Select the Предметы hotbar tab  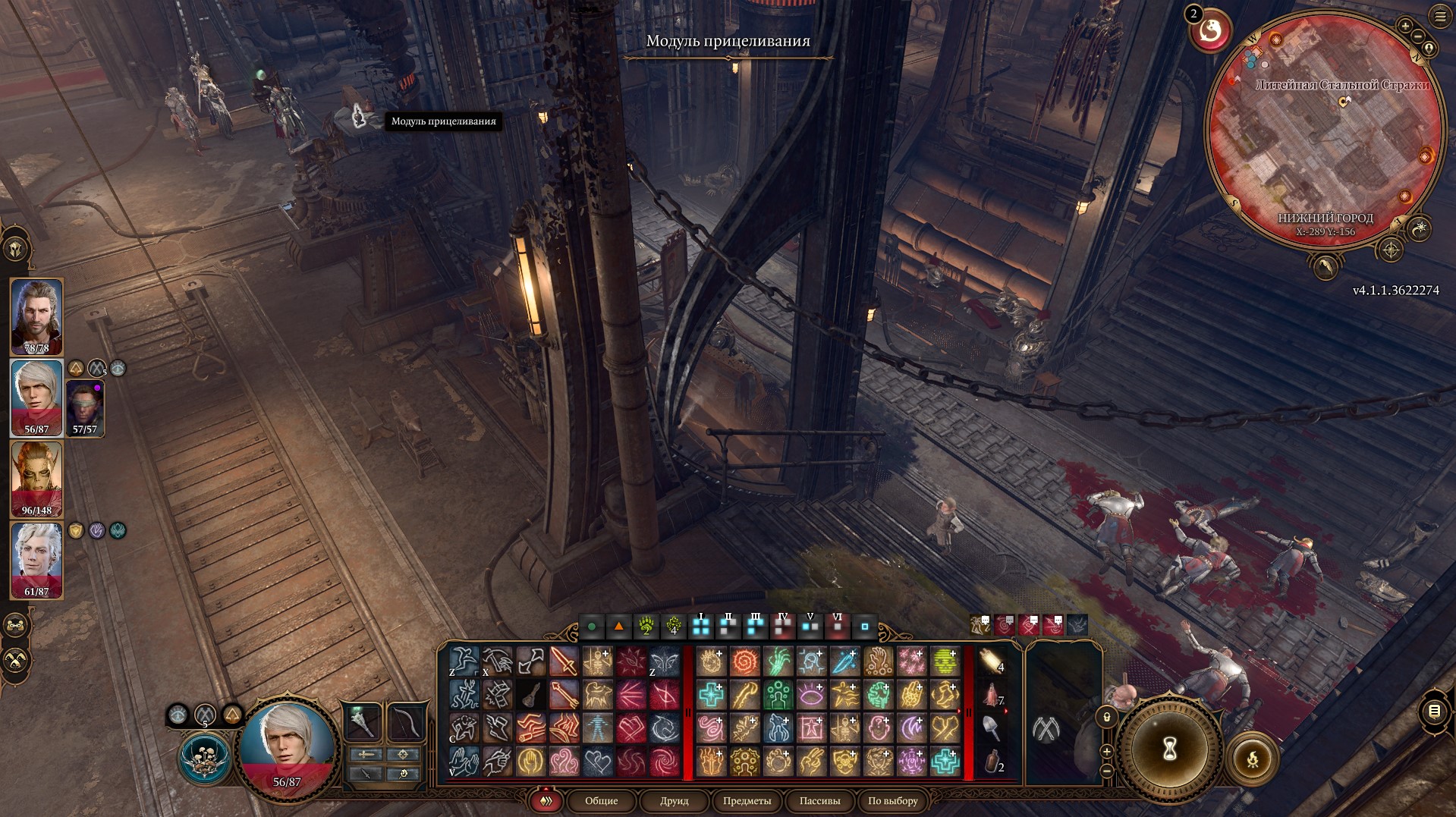(747, 801)
